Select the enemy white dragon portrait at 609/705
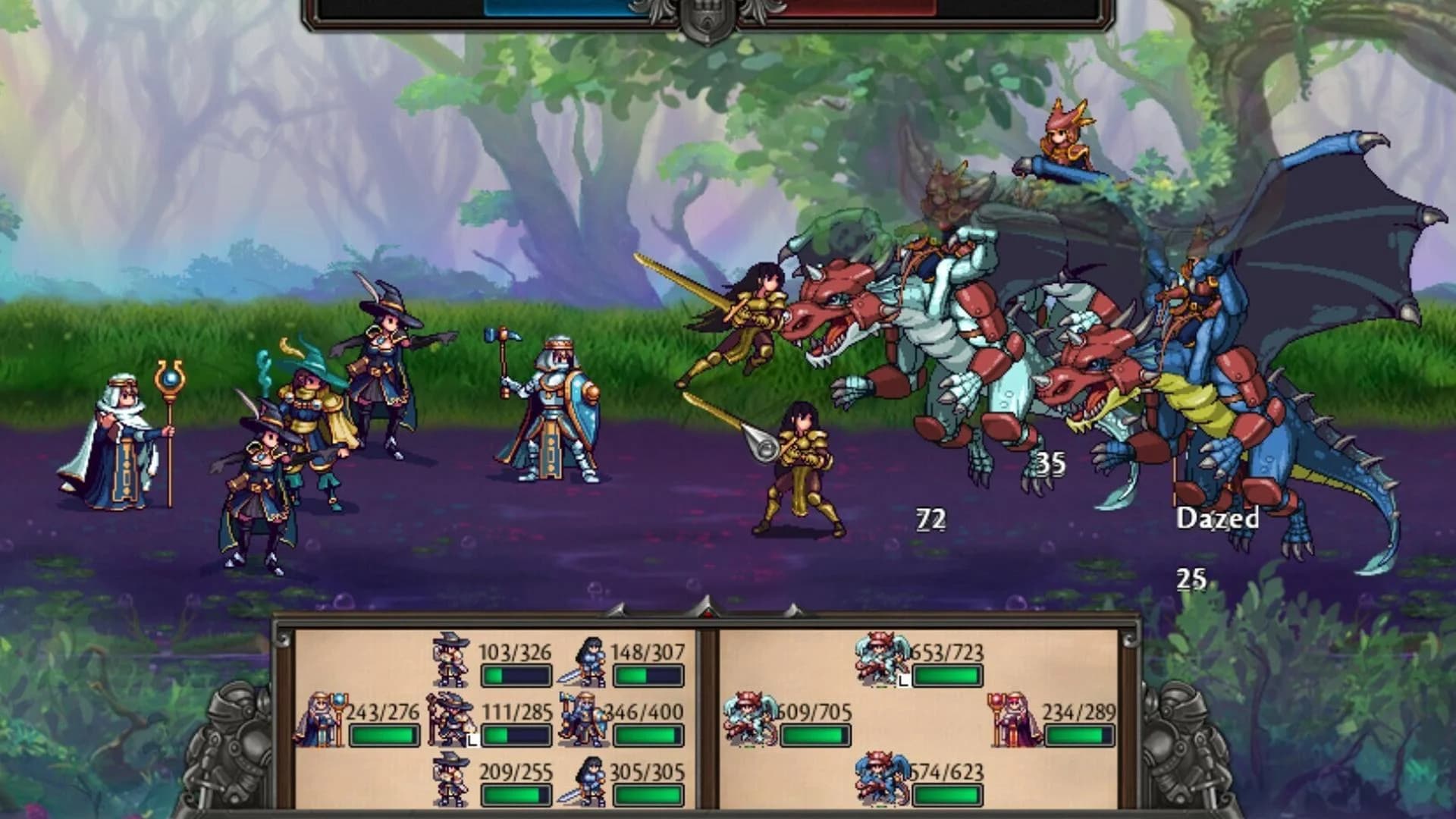The width and height of the screenshot is (1456, 819). [x=750, y=718]
